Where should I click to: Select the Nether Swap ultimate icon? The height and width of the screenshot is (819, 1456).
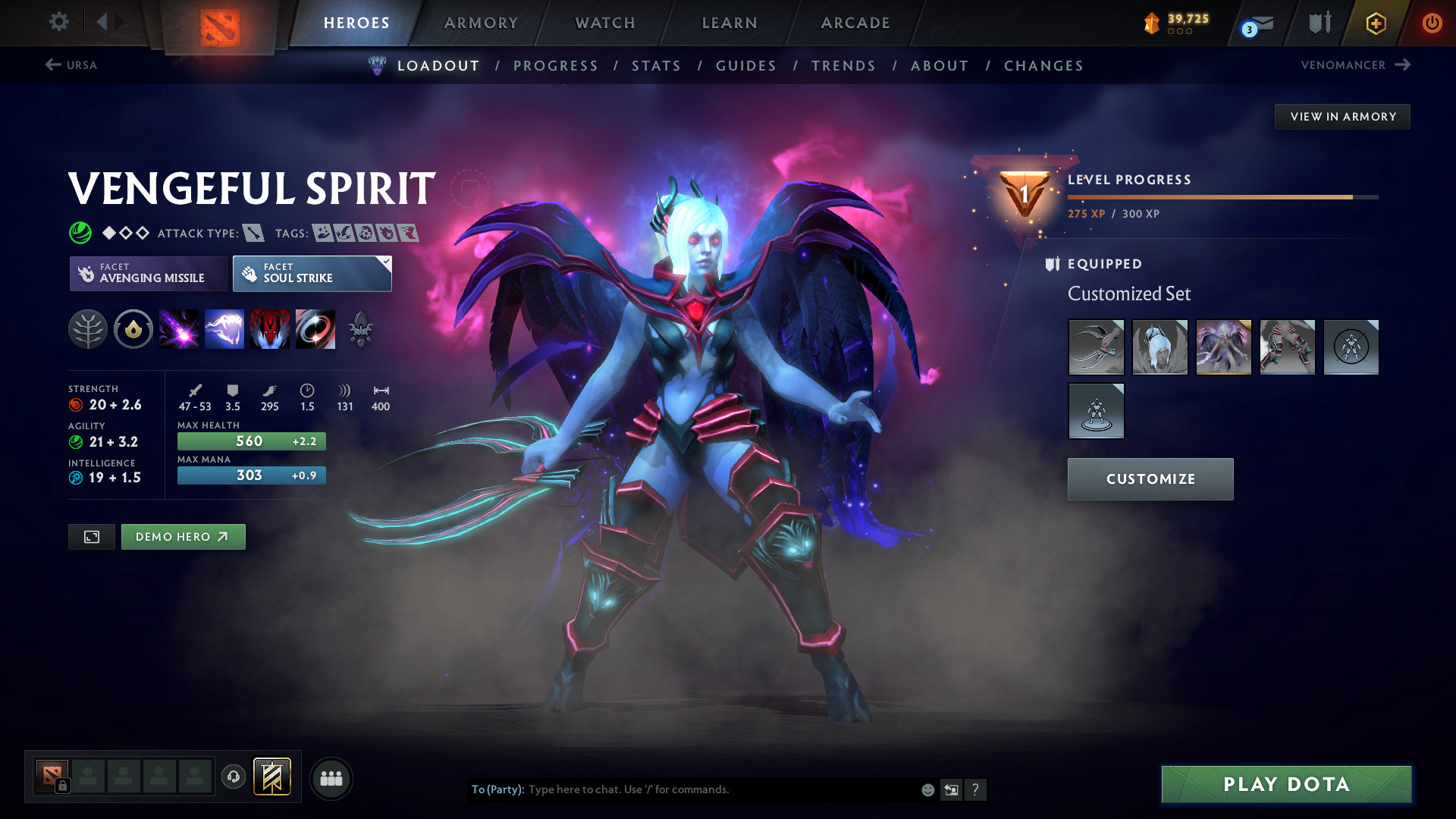tap(315, 328)
